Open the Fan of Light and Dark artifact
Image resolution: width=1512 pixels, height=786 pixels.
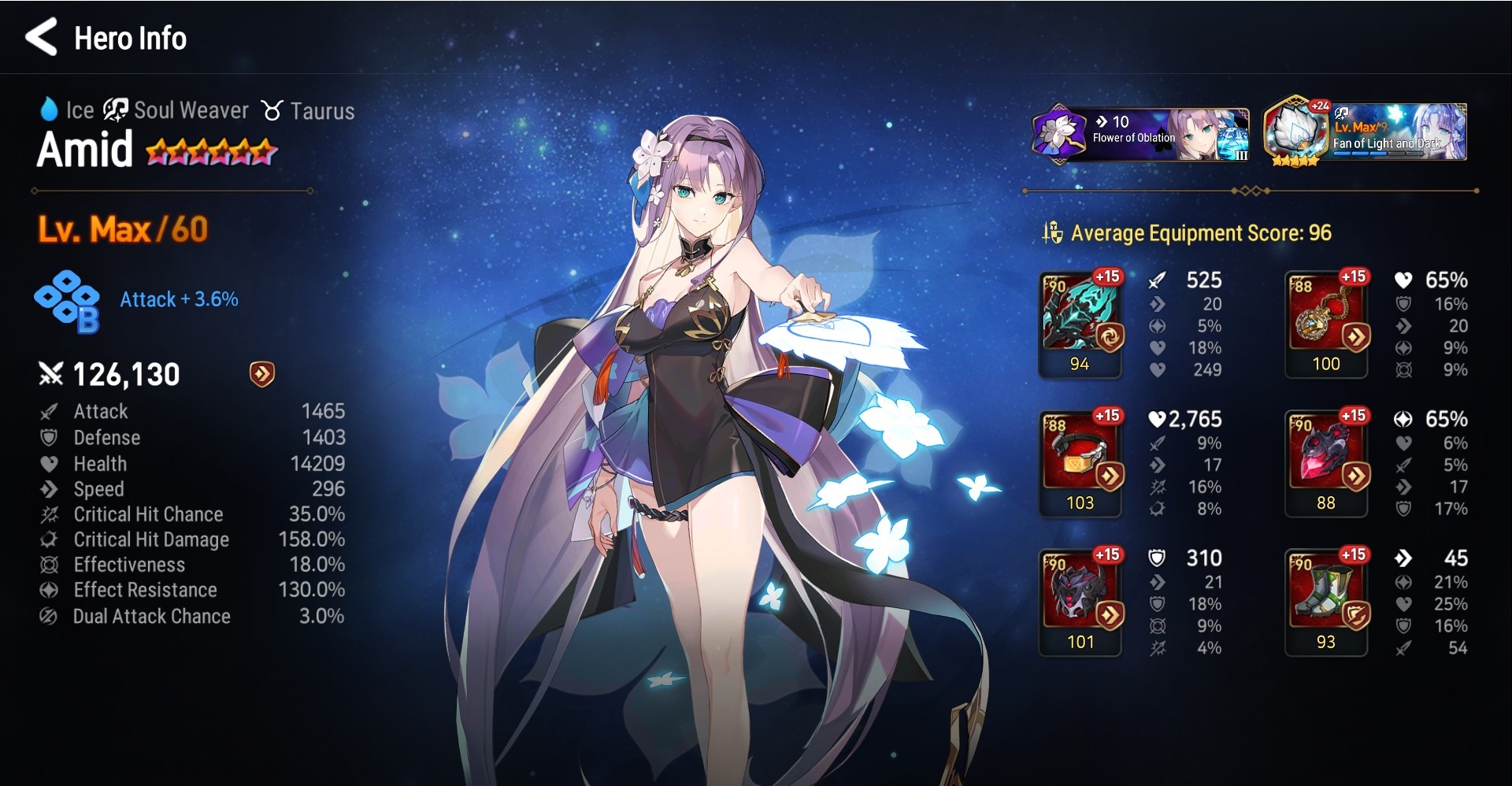tap(1365, 134)
